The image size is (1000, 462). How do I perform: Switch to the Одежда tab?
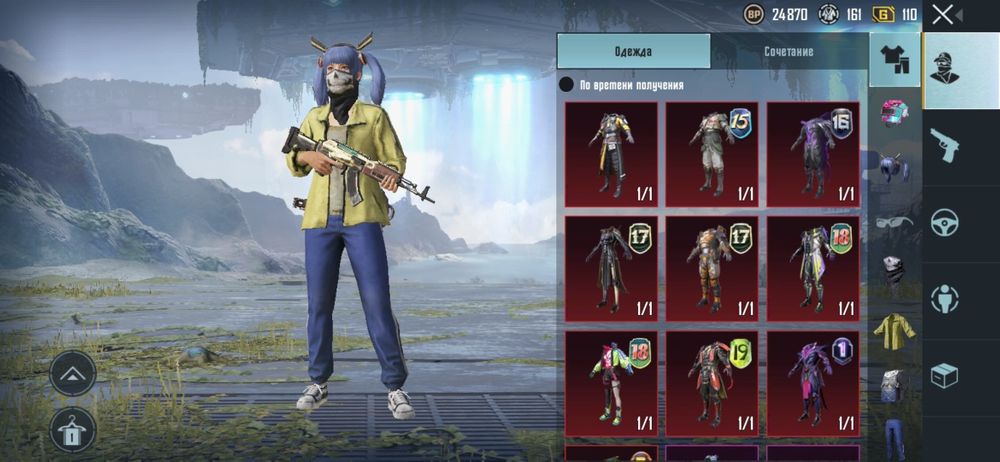[x=633, y=51]
